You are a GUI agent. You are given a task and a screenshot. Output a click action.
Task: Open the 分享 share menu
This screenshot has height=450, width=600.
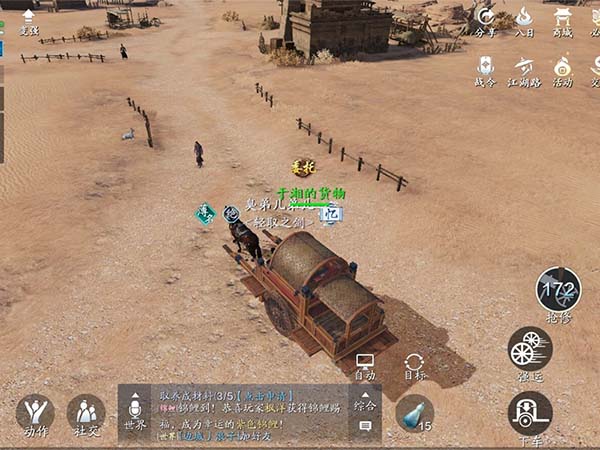485,19
